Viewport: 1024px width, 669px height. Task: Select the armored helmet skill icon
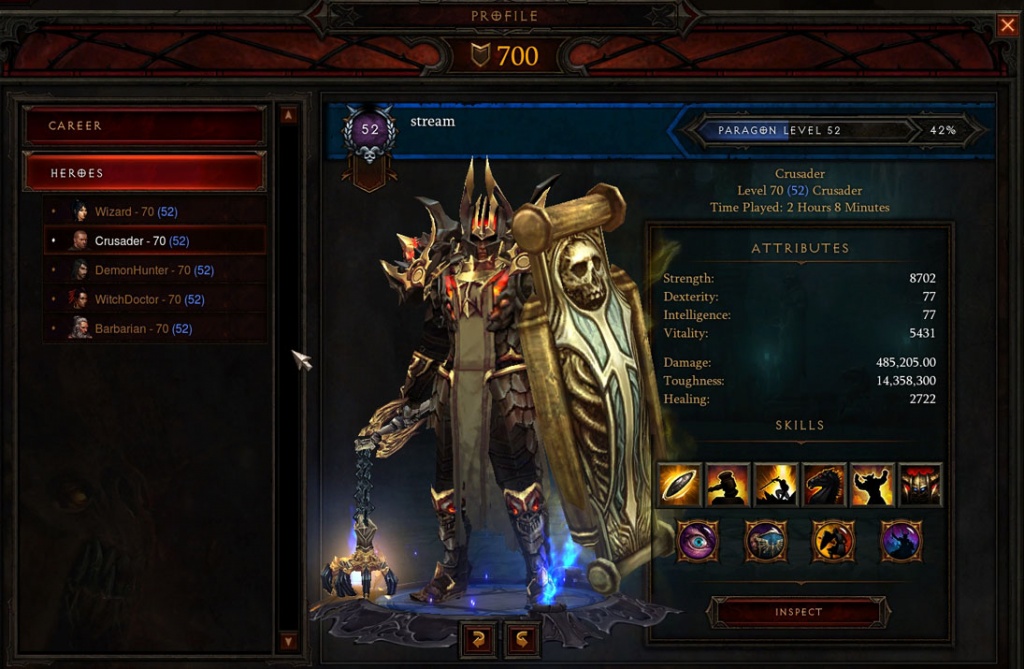pos(920,485)
